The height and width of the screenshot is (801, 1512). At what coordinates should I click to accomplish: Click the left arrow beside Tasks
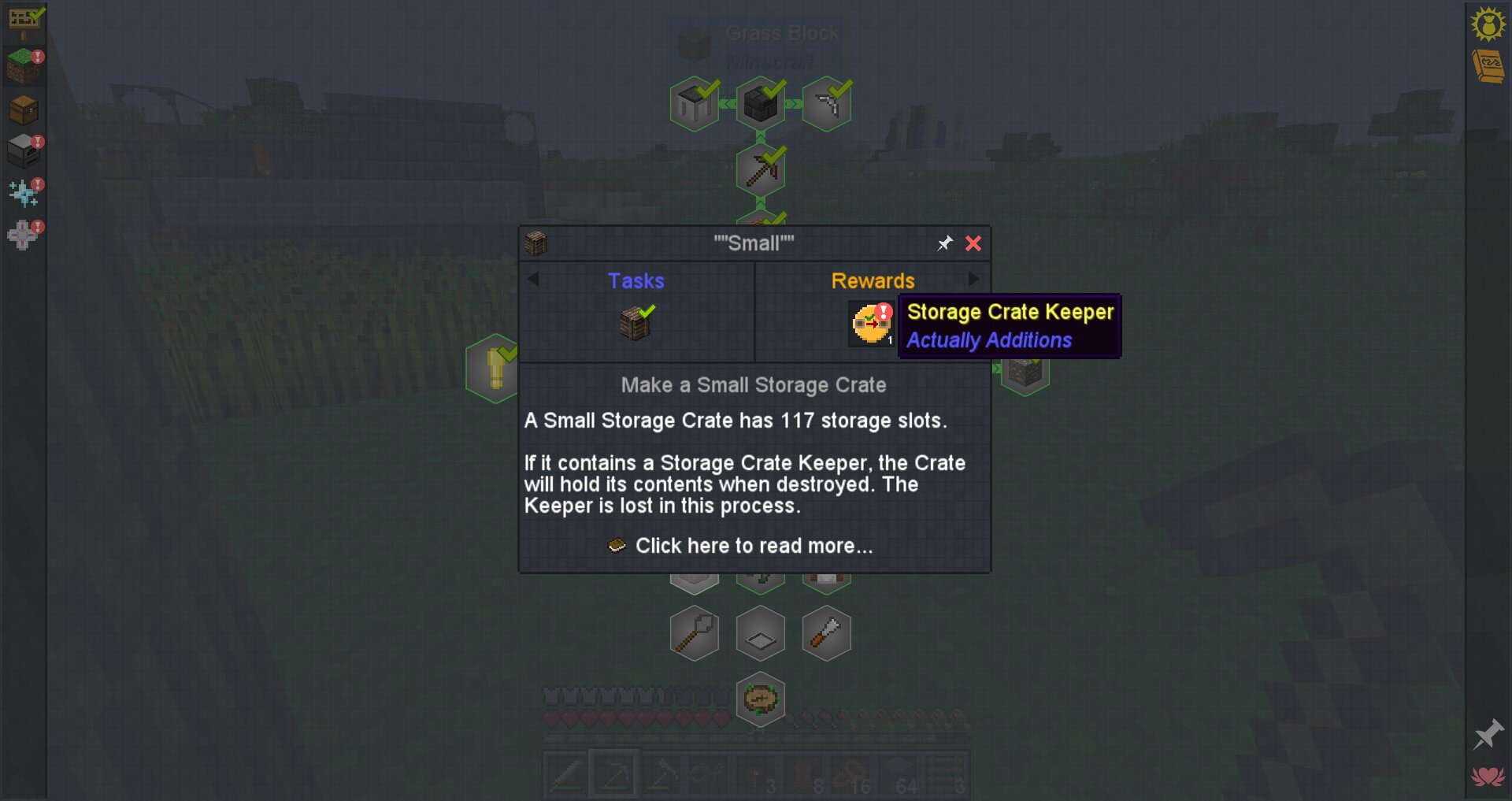[x=533, y=279]
